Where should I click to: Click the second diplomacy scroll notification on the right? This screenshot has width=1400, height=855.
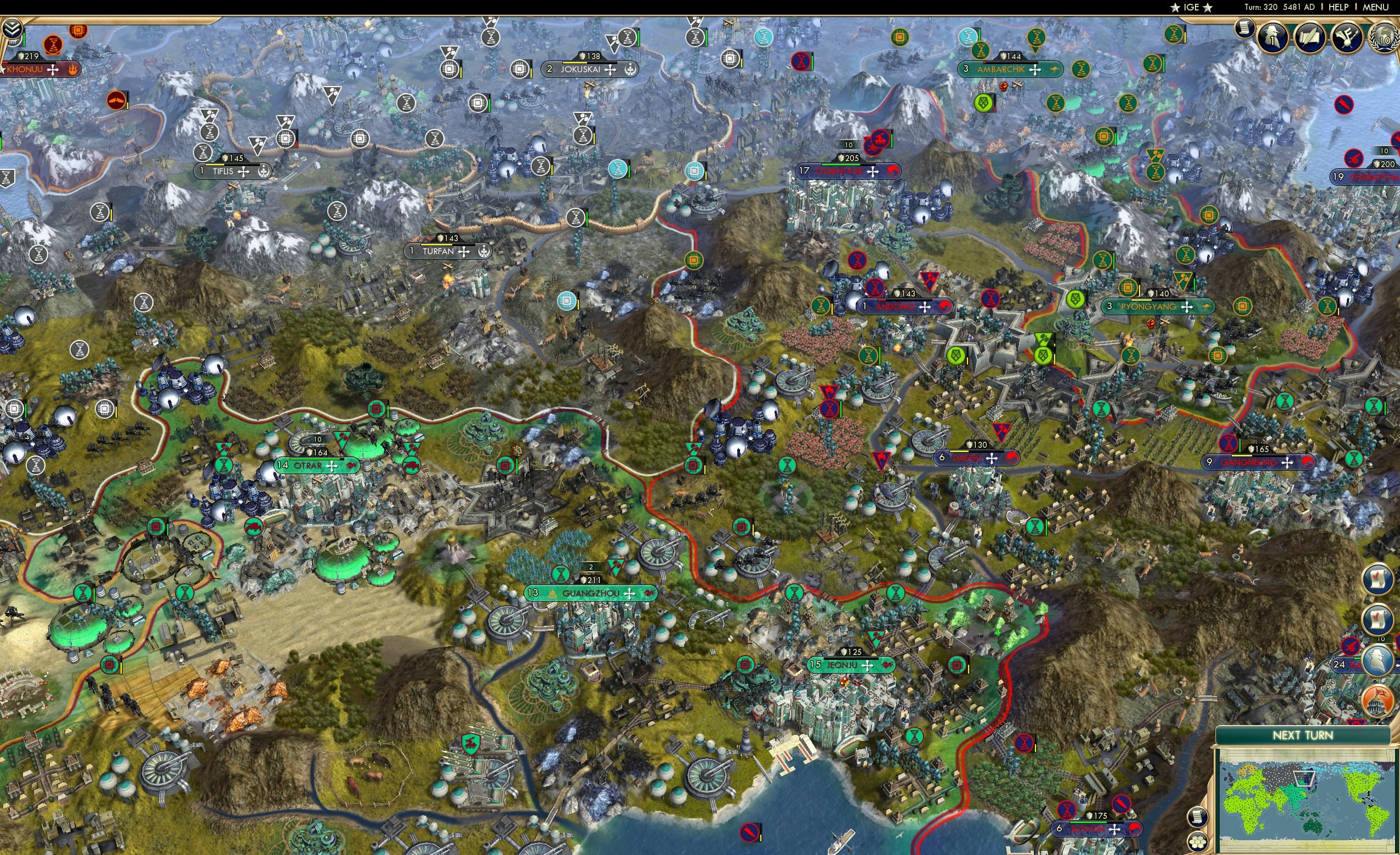[1378, 619]
